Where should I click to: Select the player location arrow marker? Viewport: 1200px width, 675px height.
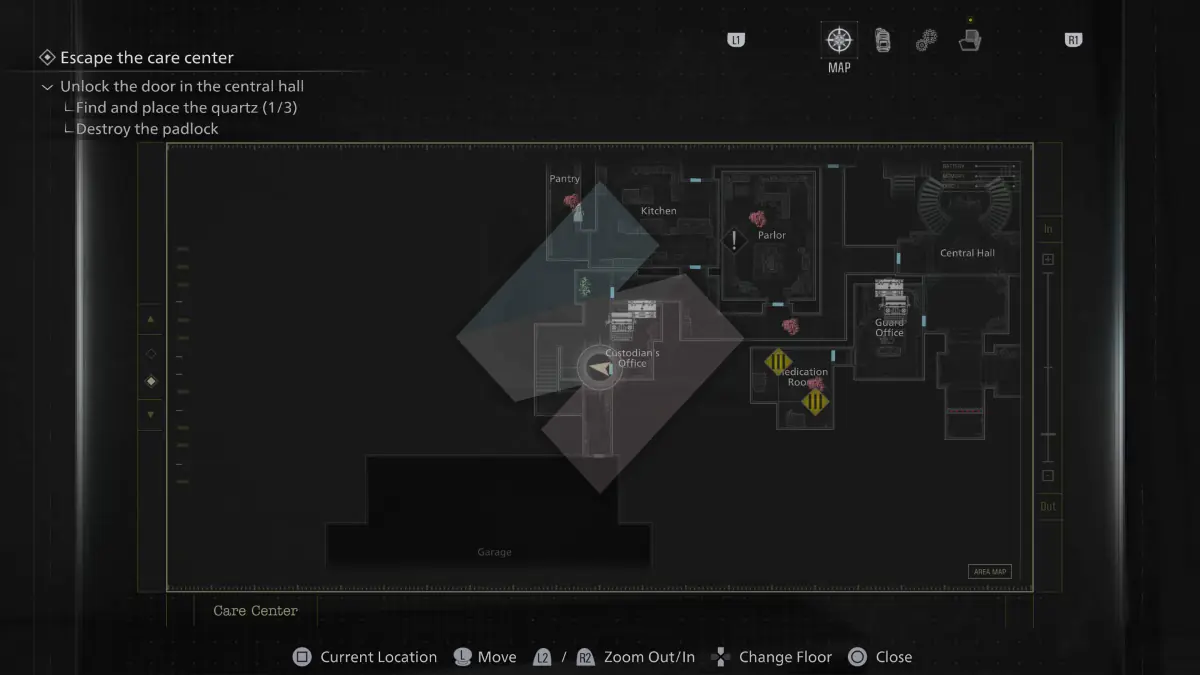600,369
